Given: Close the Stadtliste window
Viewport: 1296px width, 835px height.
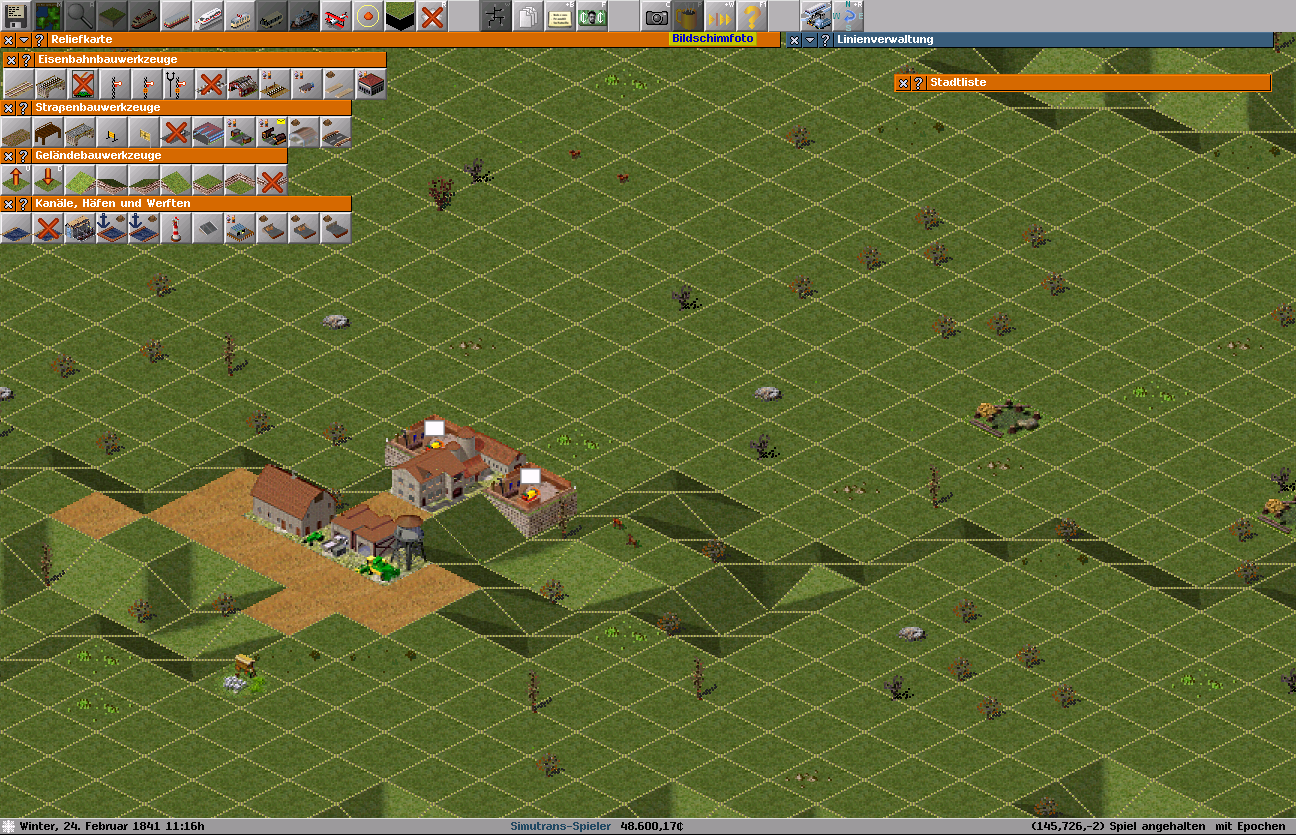Looking at the screenshot, I should 903,83.
